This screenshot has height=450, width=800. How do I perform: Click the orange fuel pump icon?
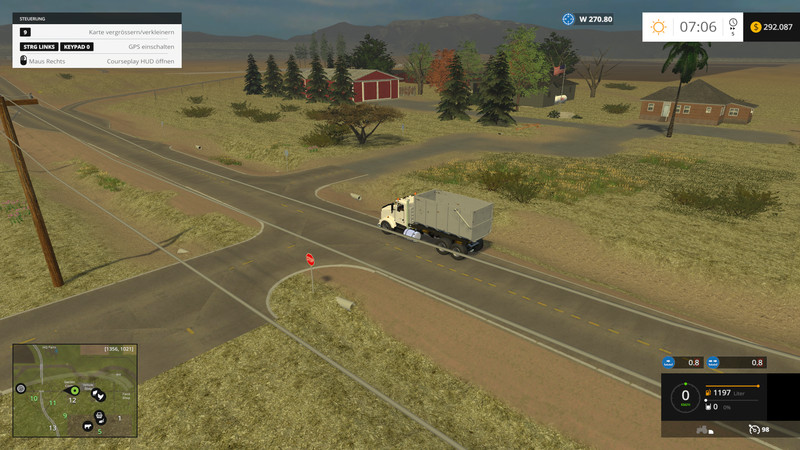point(709,394)
